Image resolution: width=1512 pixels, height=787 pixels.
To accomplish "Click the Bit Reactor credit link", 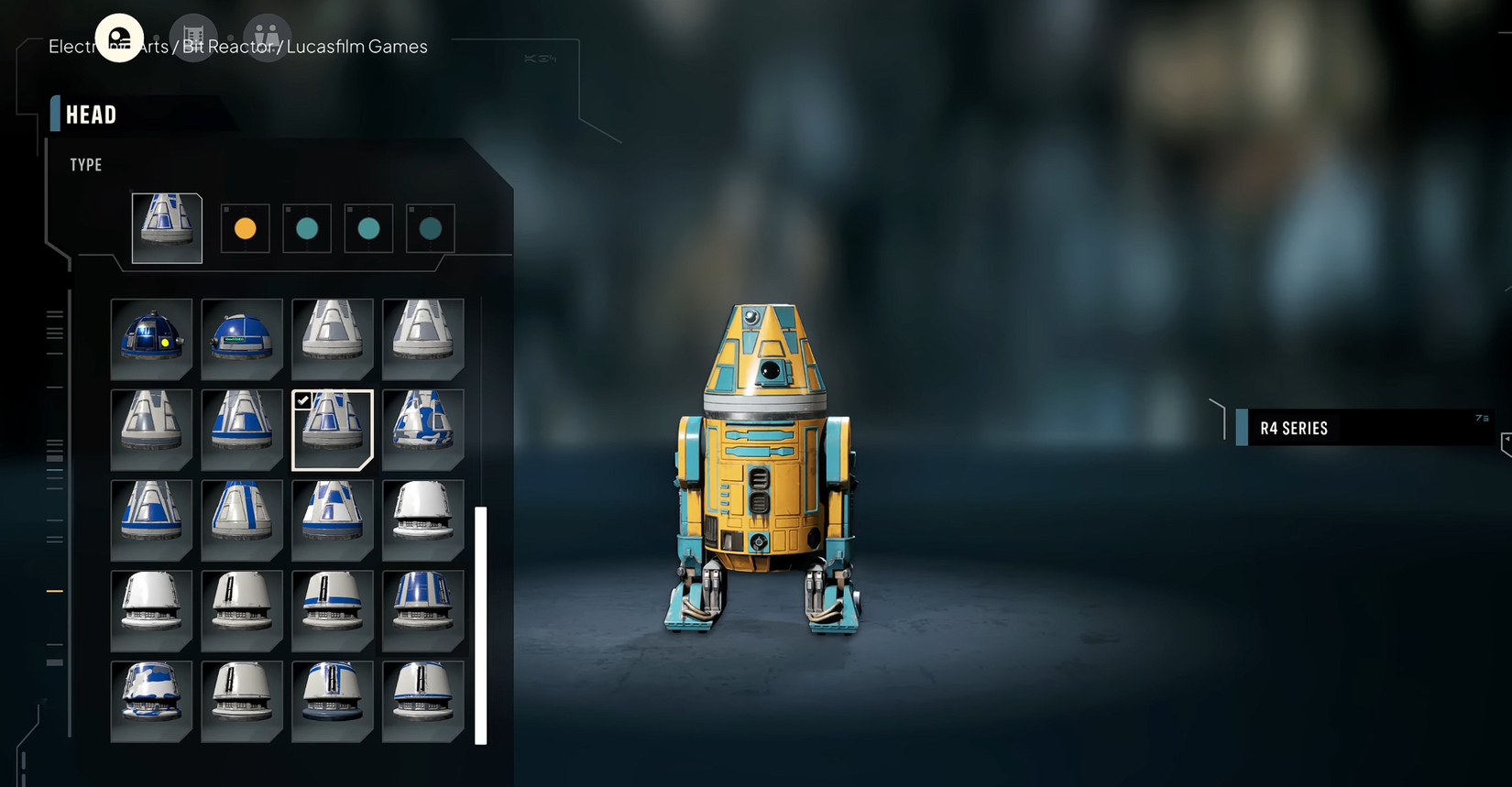I will (228, 46).
